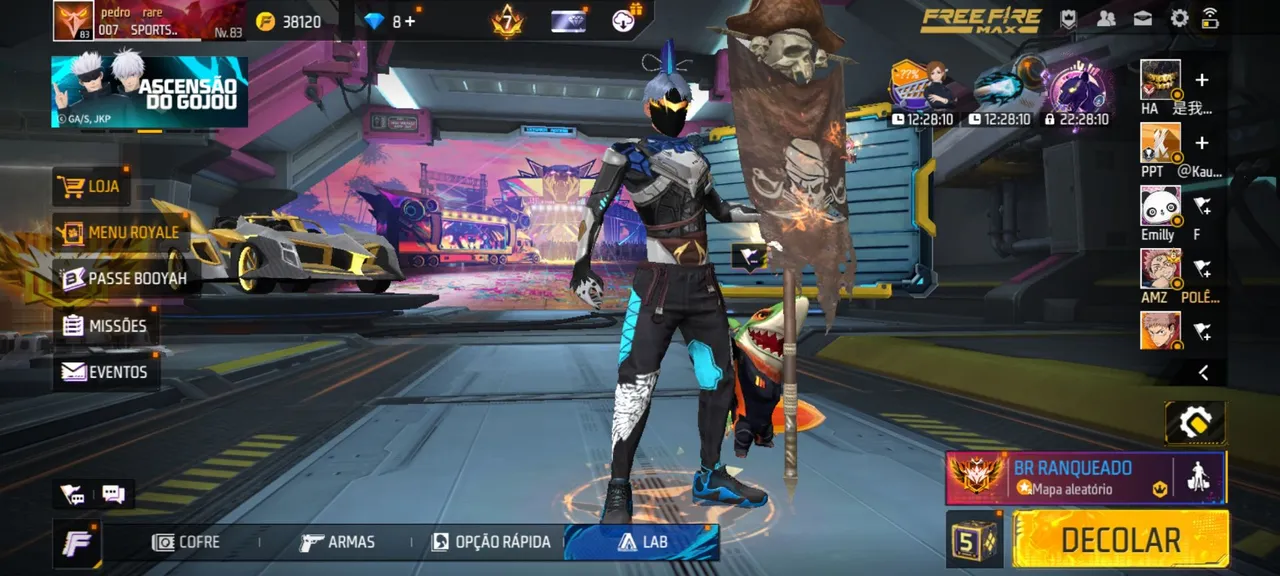Open the Cofre tab

pos(186,542)
